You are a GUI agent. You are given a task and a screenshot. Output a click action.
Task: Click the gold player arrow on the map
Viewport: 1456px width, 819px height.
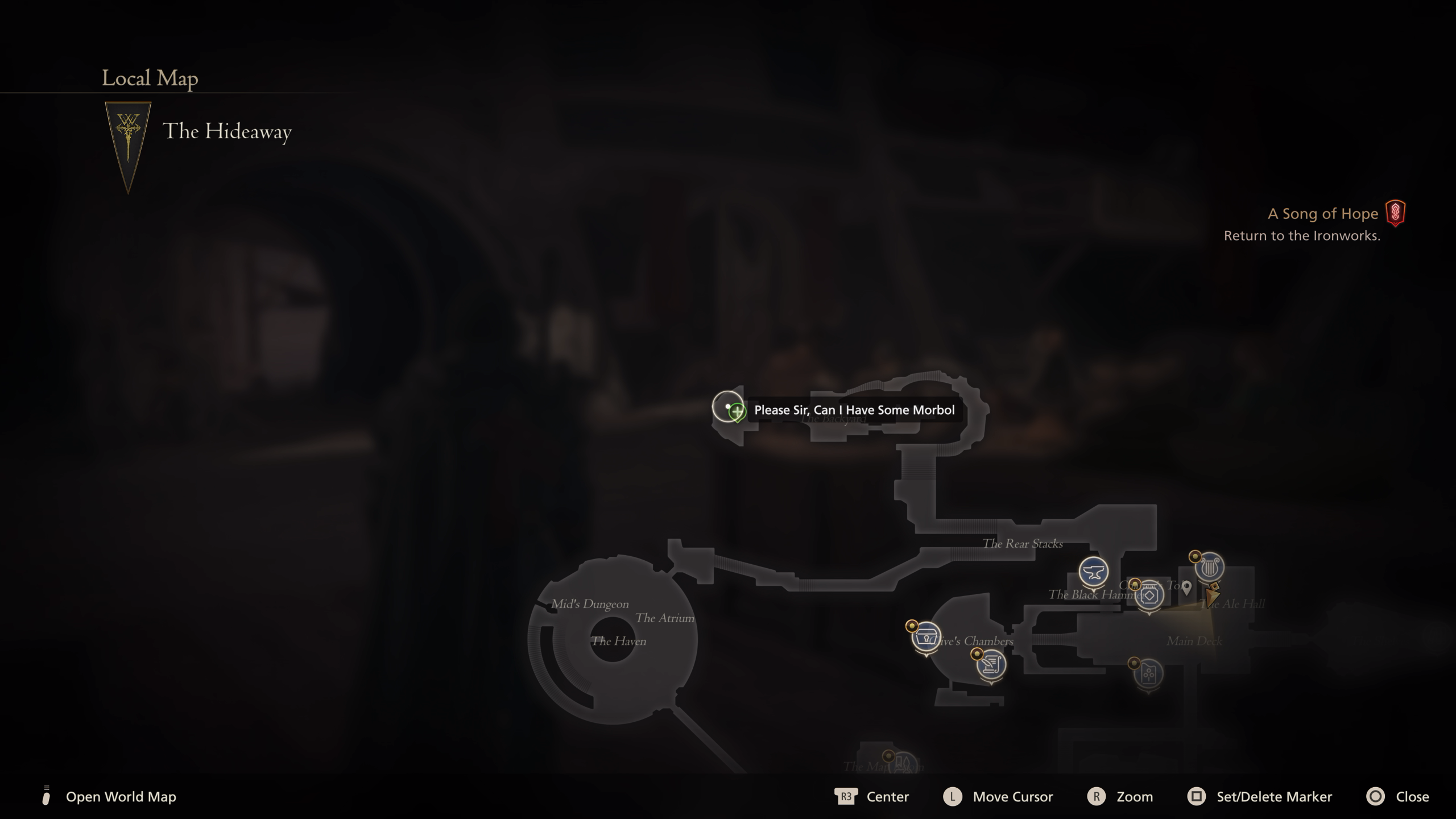tap(1211, 595)
